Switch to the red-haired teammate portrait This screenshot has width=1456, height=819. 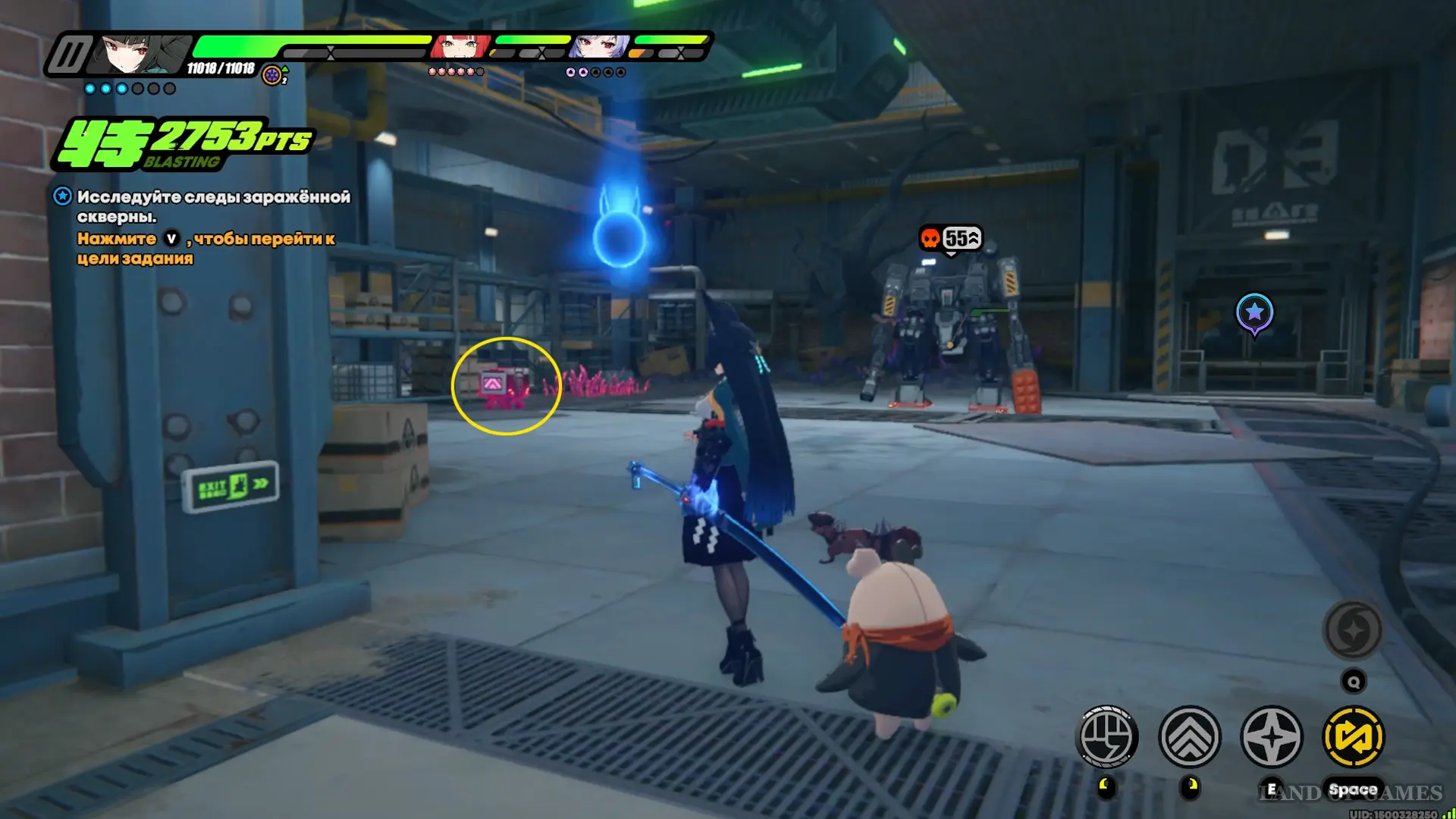click(x=460, y=47)
